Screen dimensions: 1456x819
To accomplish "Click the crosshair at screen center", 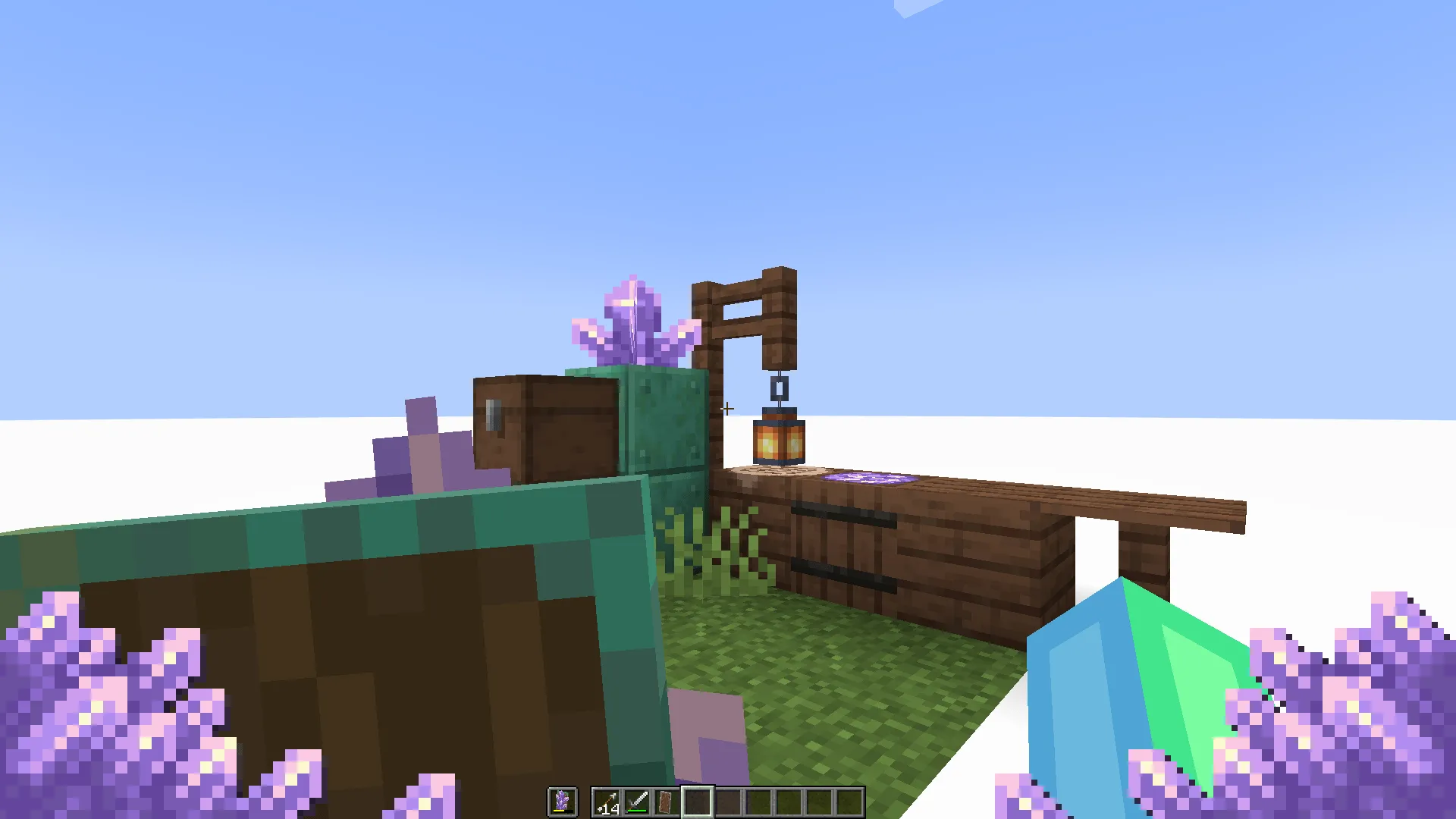I will [726, 409].
